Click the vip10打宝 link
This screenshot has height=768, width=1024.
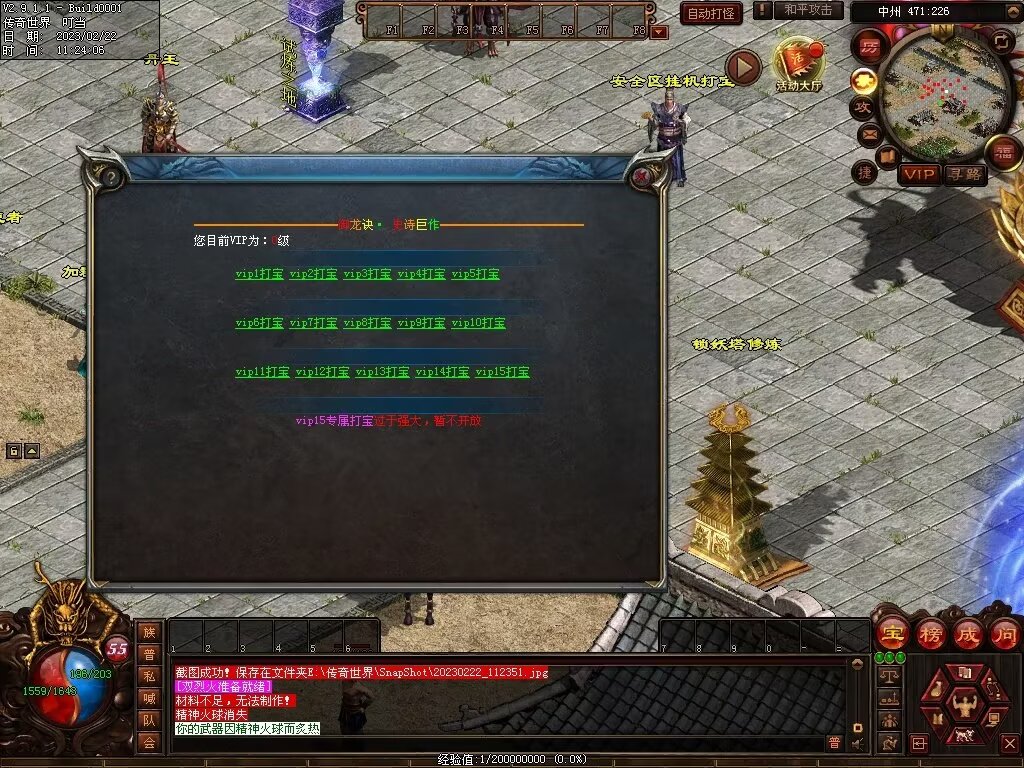click(x=478, y=323)
